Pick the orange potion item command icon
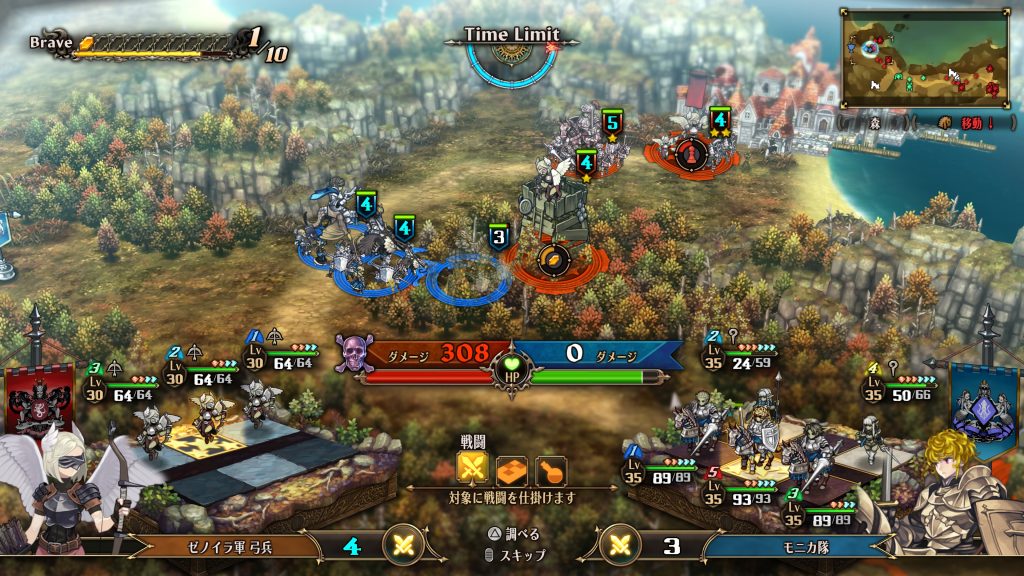This screenshot has width=1024, height=576. tap(551, 469)
